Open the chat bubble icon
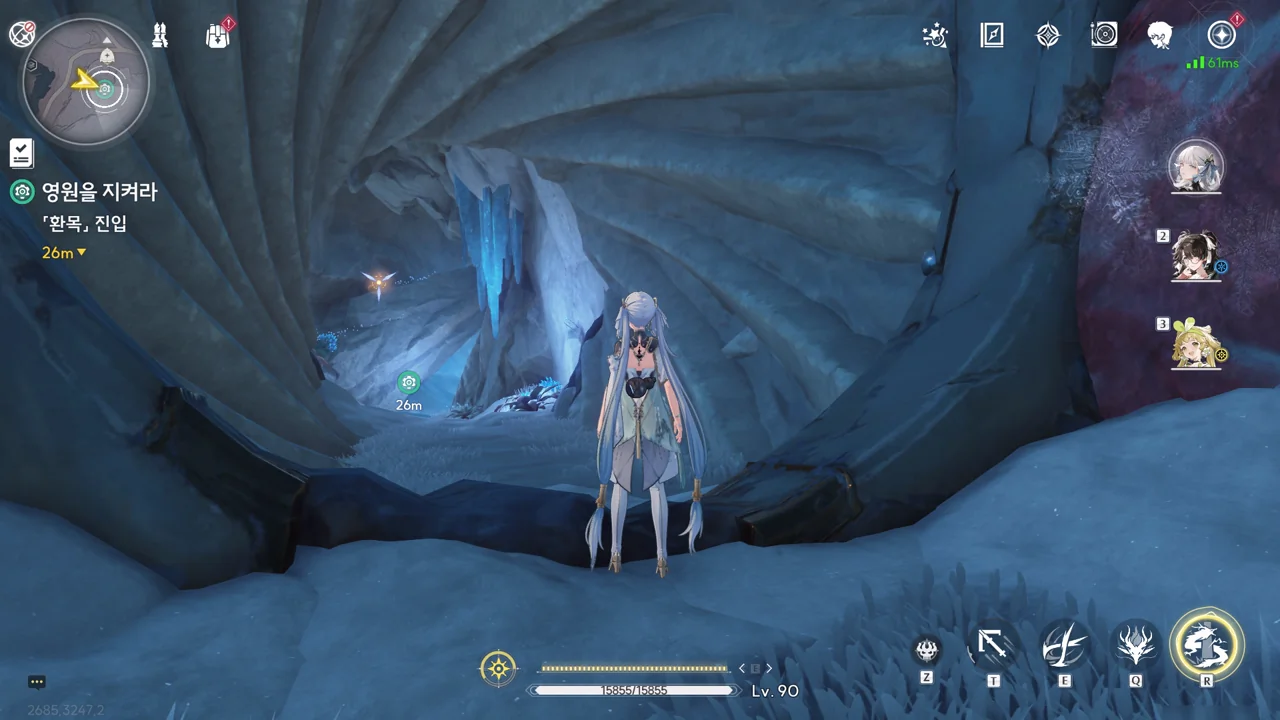Image resolution: width=1280 pixels, height=720 pixels. pos(37,682)
